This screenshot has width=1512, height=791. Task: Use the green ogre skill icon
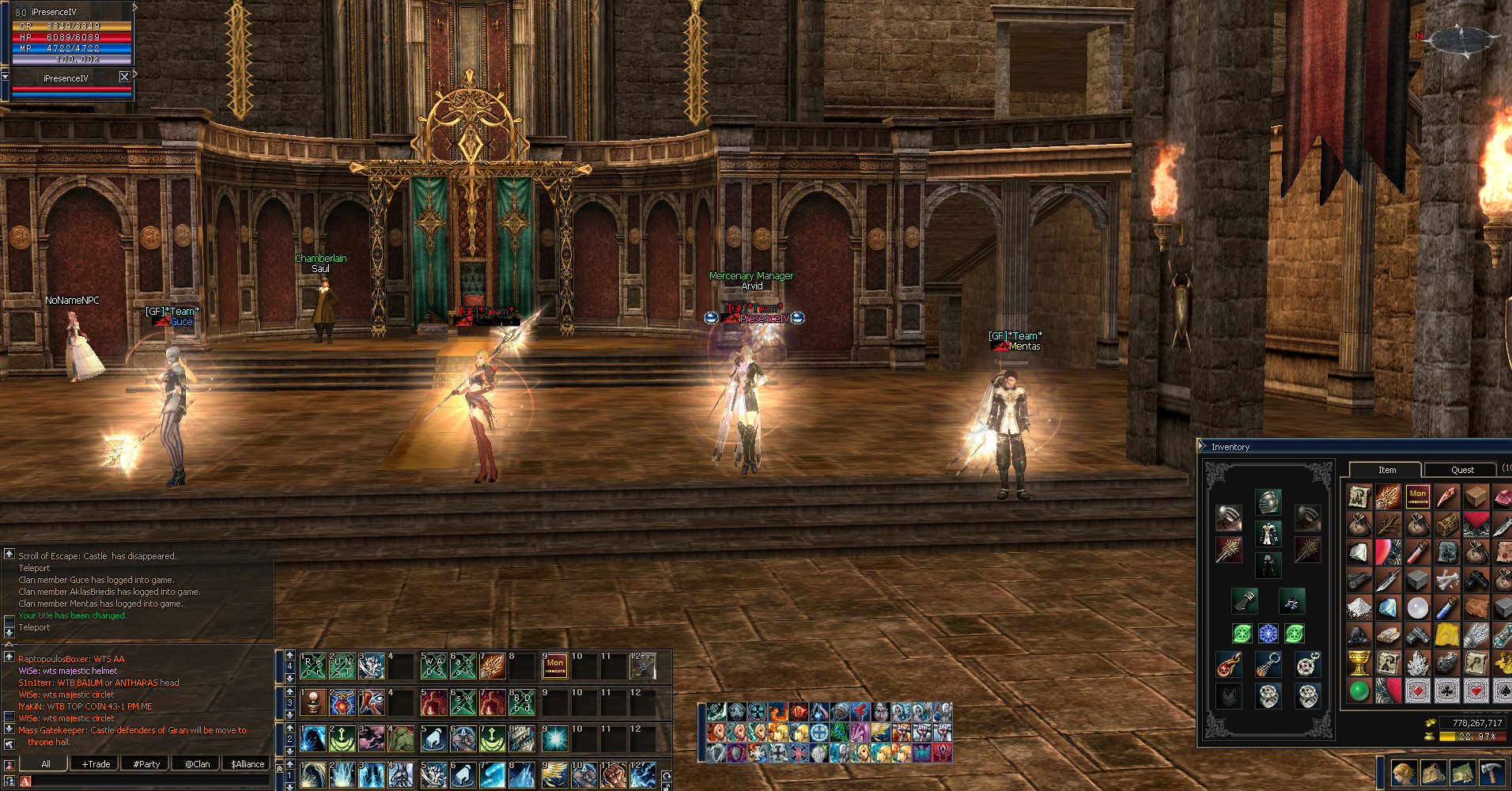coord(401,740)
